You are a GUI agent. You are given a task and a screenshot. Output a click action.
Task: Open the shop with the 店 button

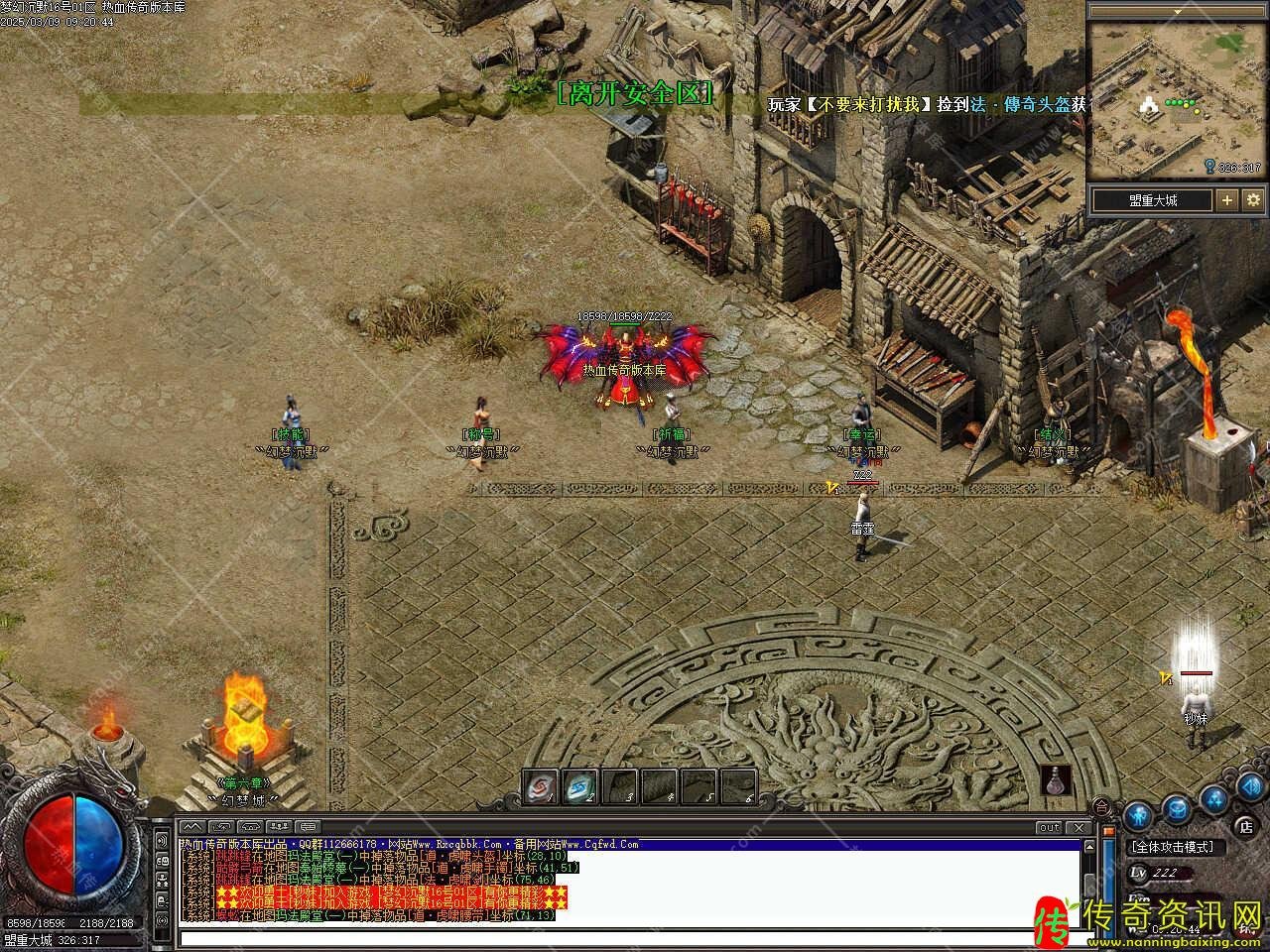coord(1245,825)
